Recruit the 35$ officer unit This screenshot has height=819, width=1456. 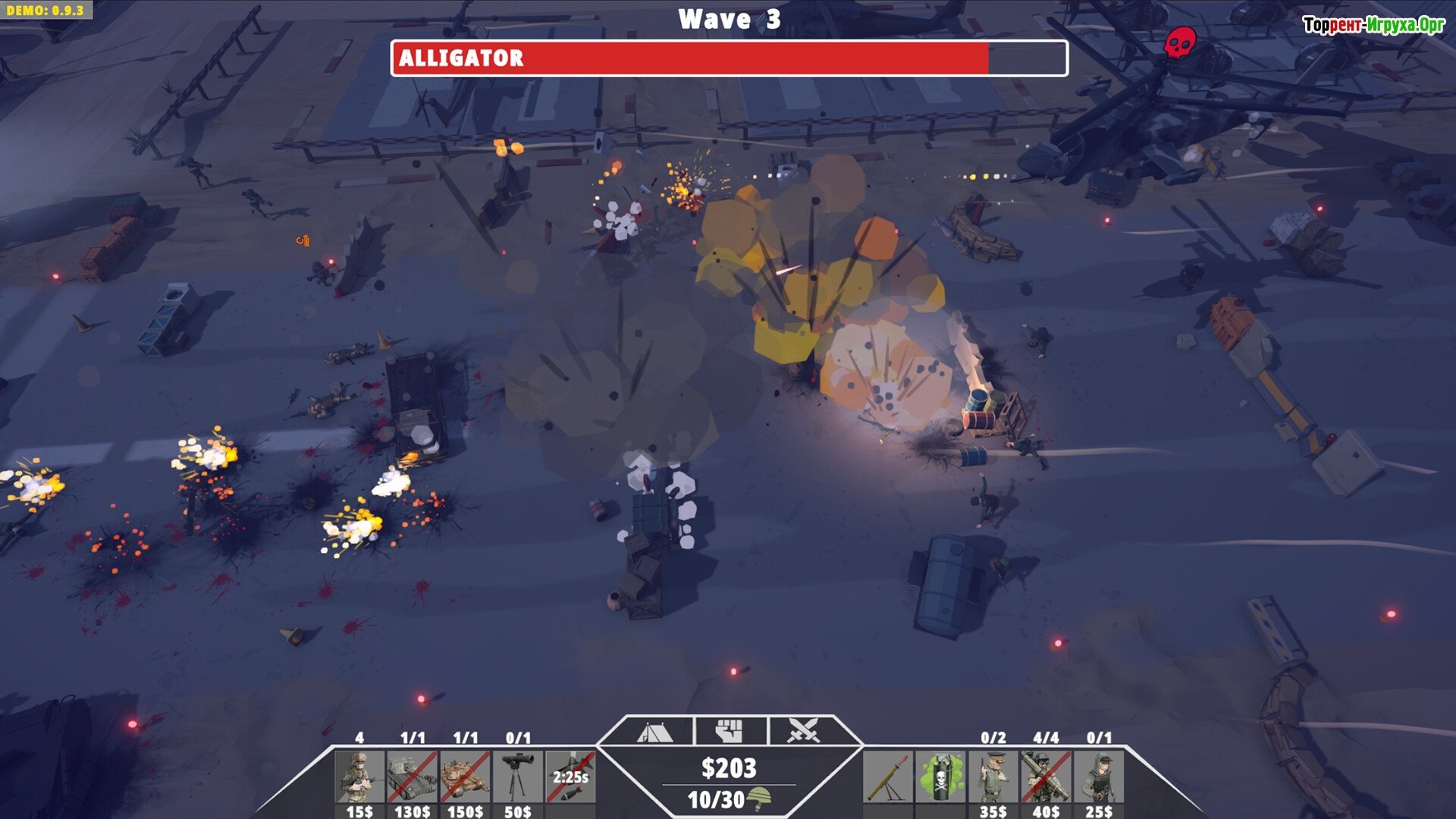click(x=993, y=777)
